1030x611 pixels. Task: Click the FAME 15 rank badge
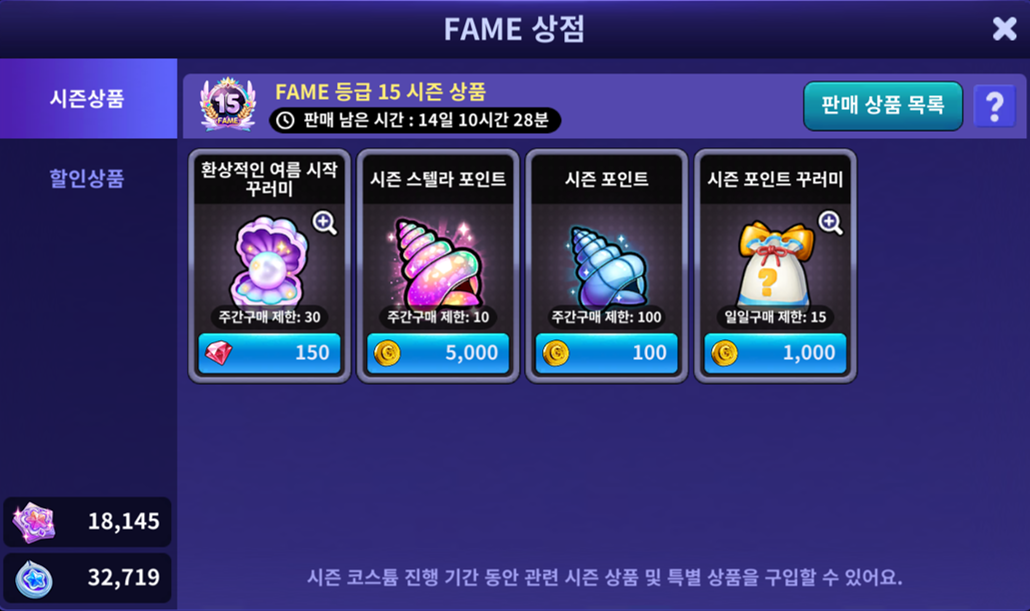[227, 105]
